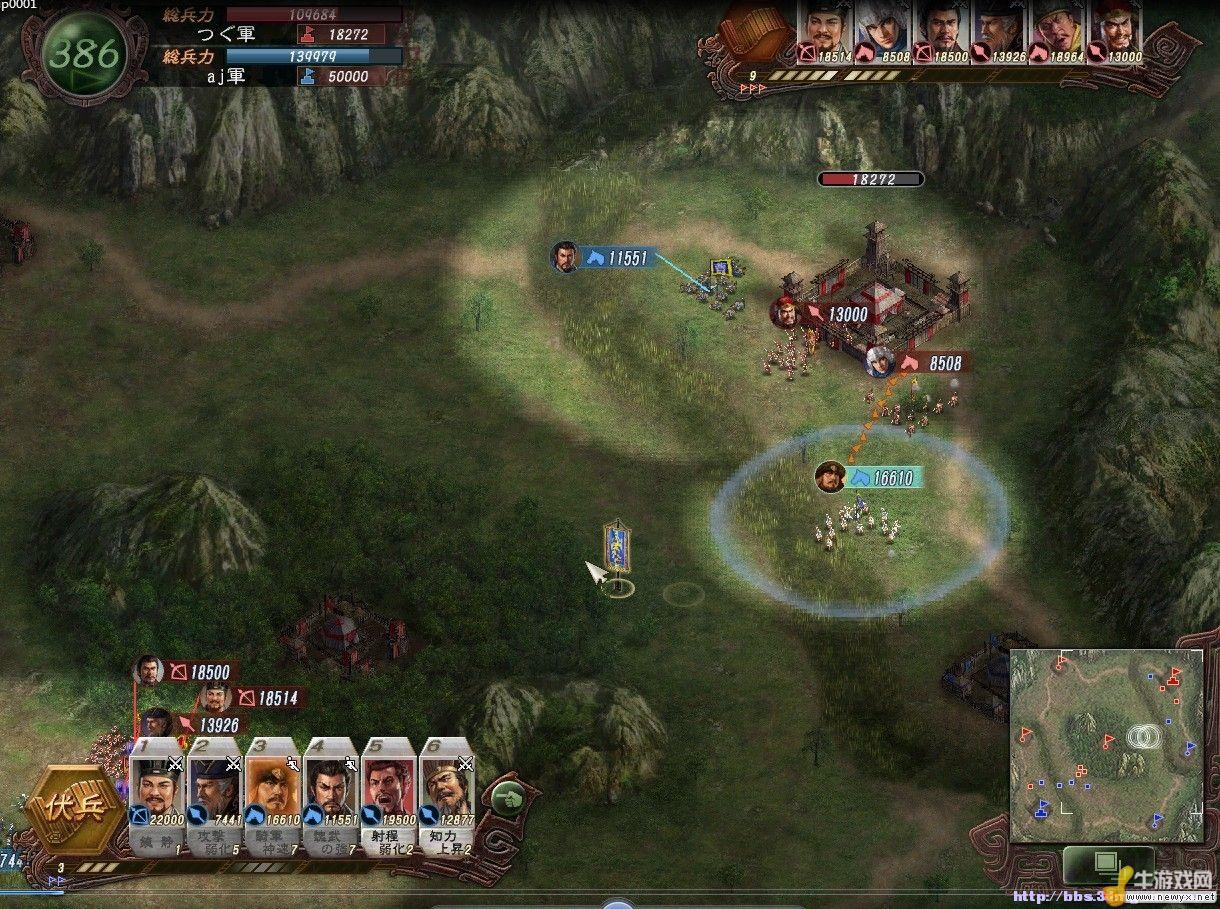The image size is (1220, 909).
Task: Choose enemy portrait showing 18500 troops
Action: pos(940,32)
